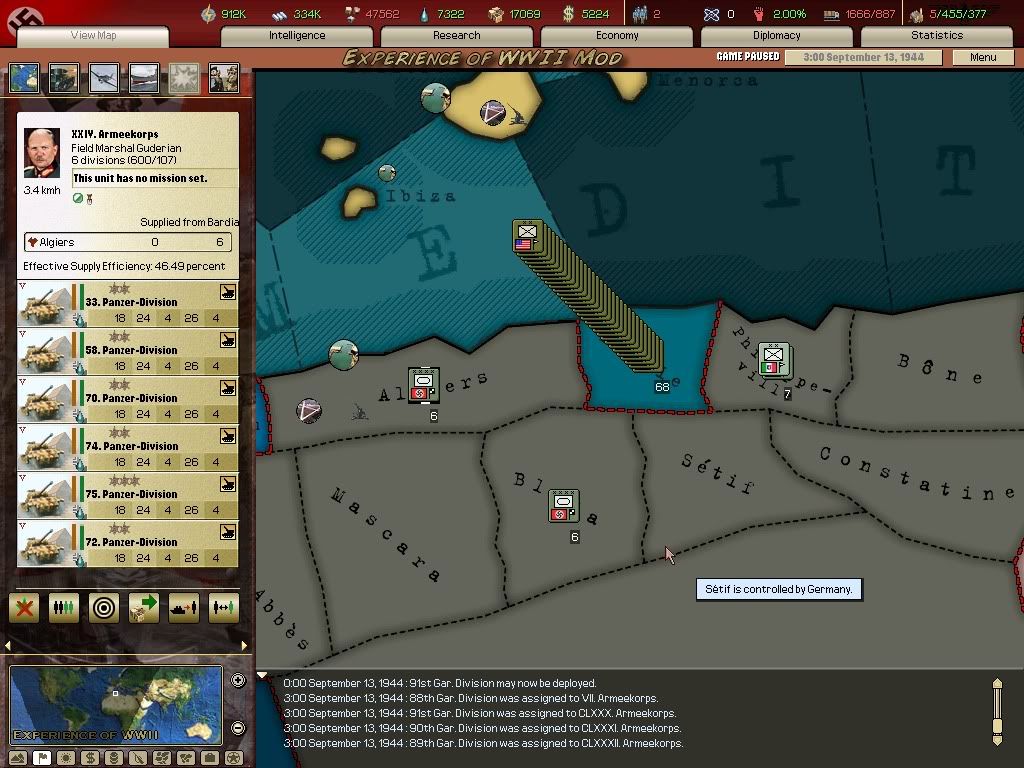The image size is (1024, 768).
Task: Open the Intelligence tab
Action: click(297, 35)
